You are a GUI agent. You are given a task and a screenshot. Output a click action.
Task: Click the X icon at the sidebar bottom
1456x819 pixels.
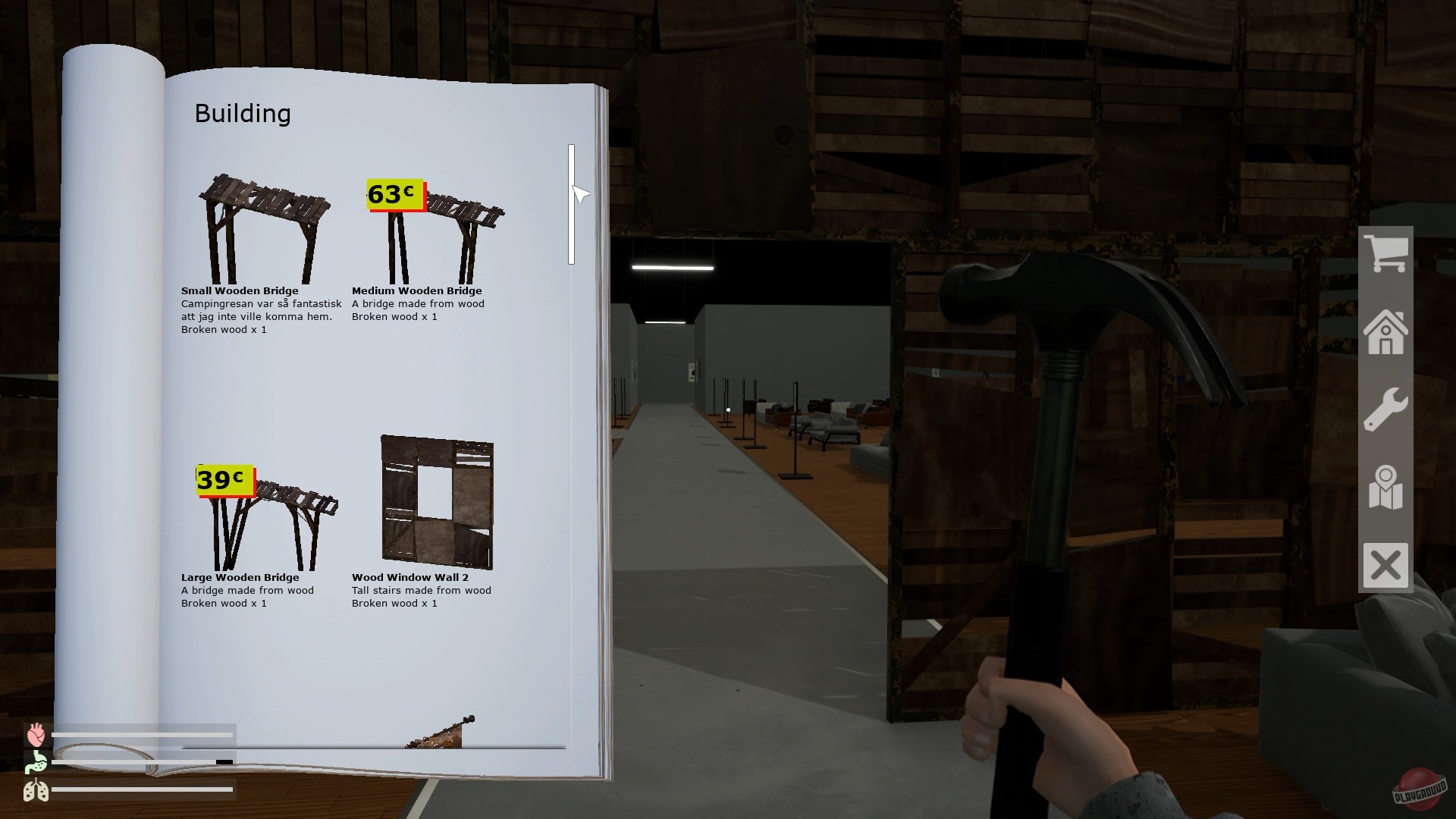[x=1386, y=564]
